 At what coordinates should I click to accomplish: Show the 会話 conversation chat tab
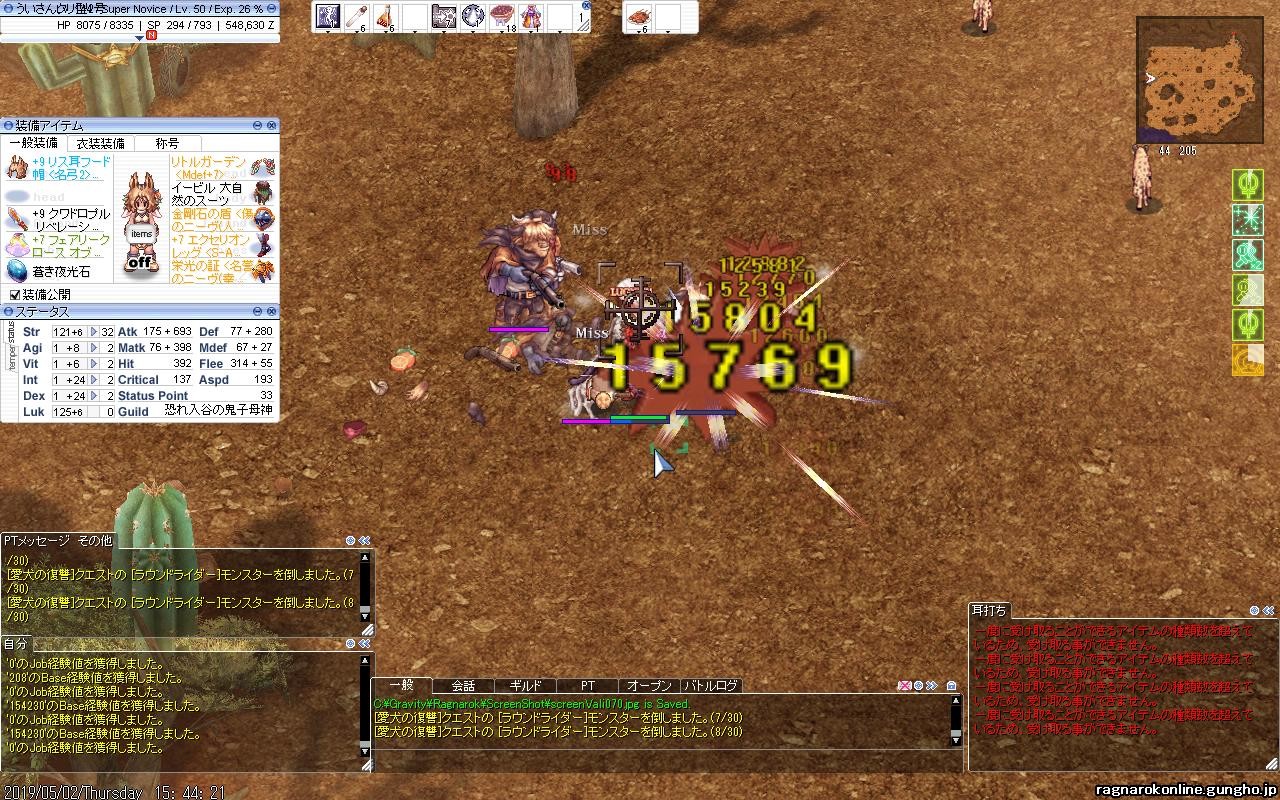point(463,686)
